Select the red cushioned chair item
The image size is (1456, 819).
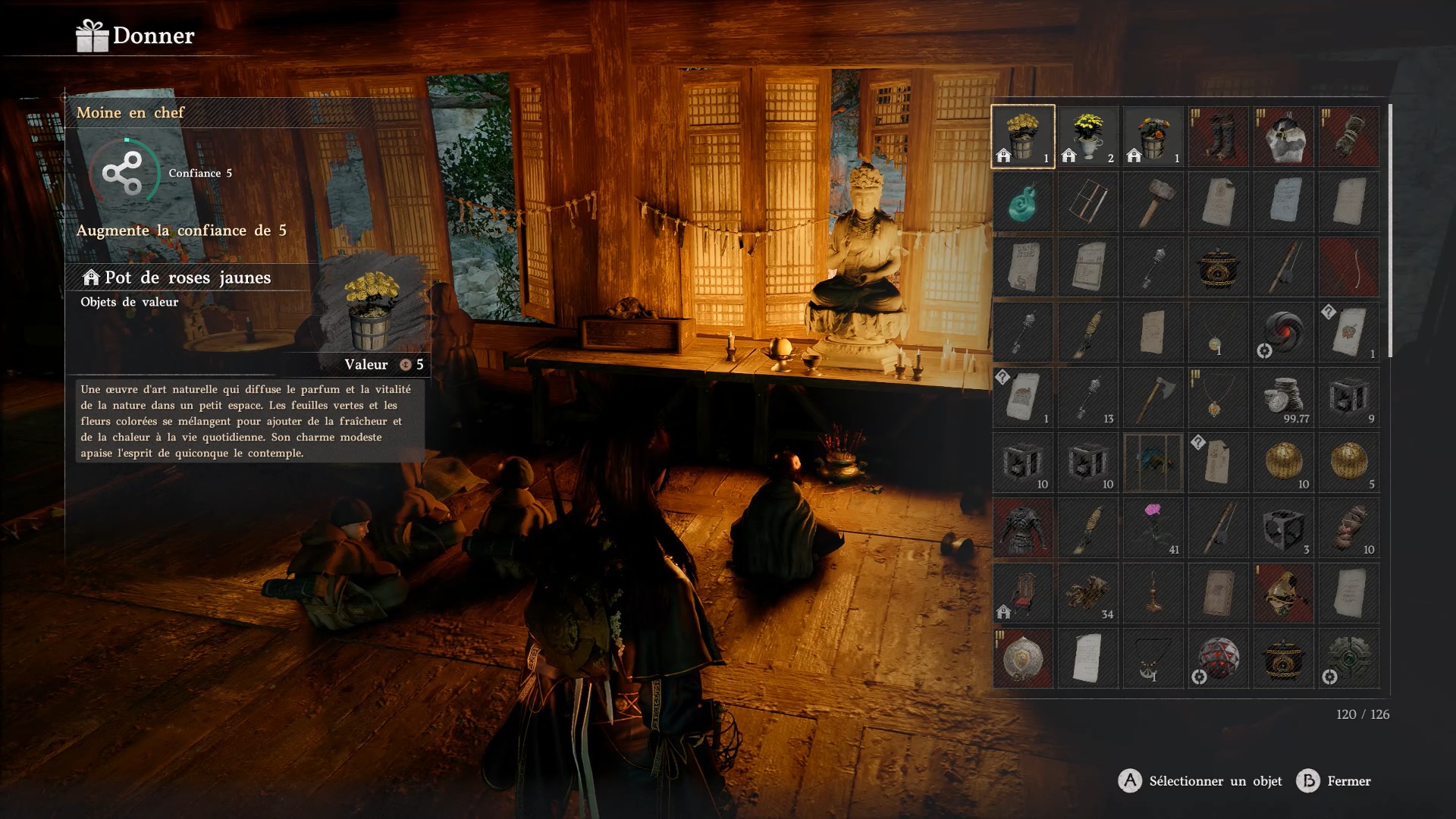[1023, 593]
